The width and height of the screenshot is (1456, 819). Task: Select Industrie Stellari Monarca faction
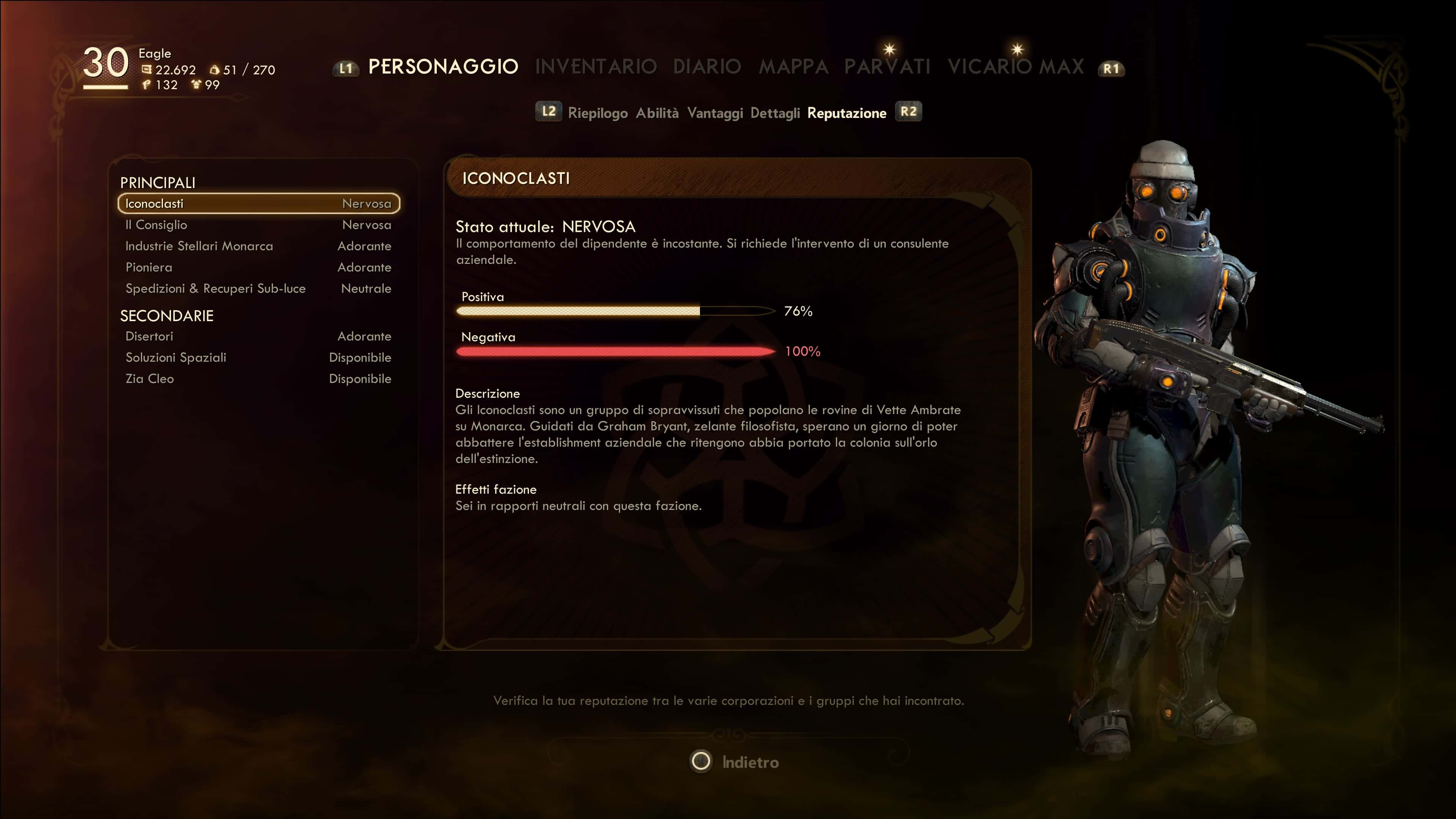coord(258,246)
